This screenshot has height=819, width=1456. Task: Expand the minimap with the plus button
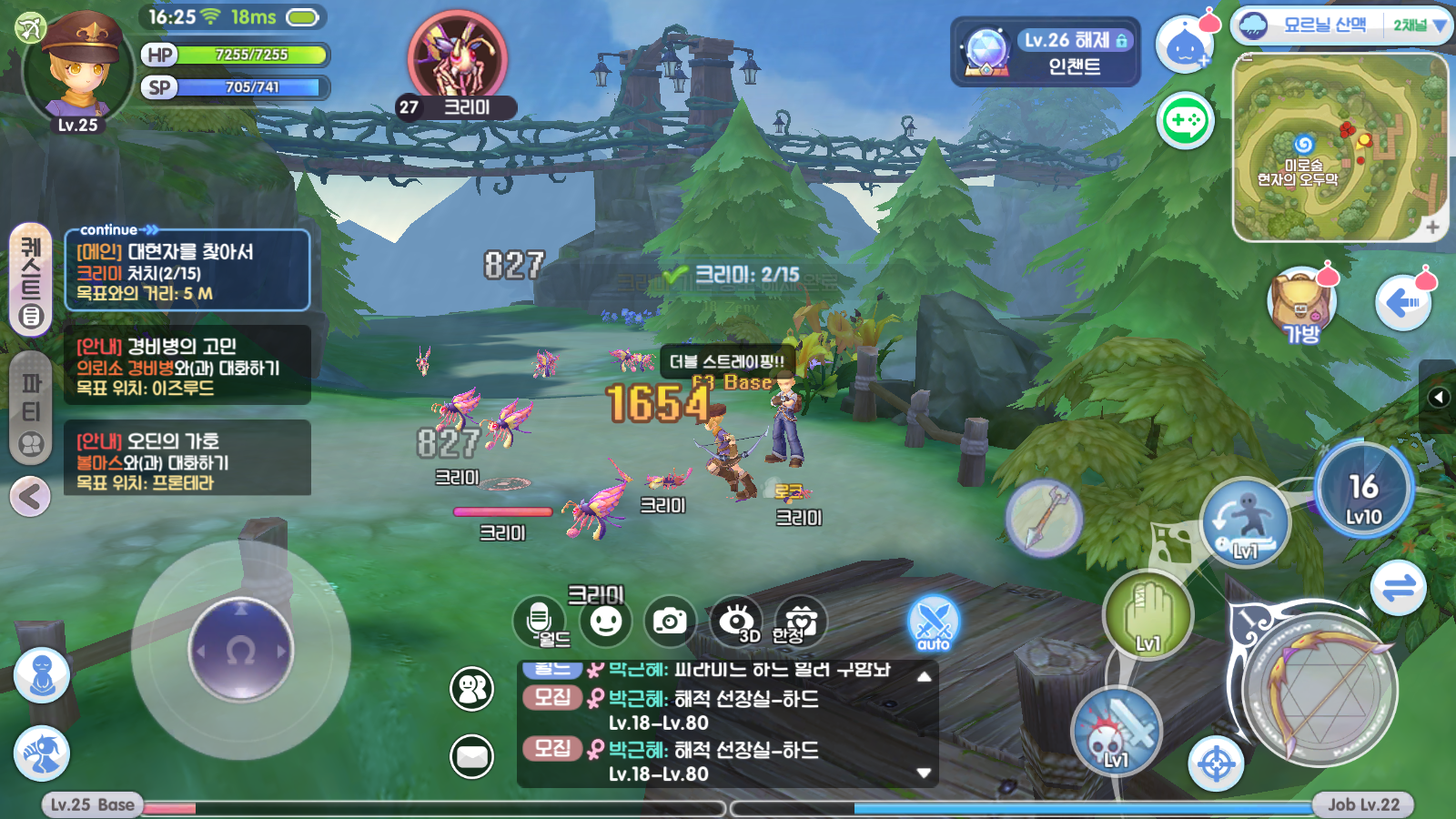(x=1432, y=227)
